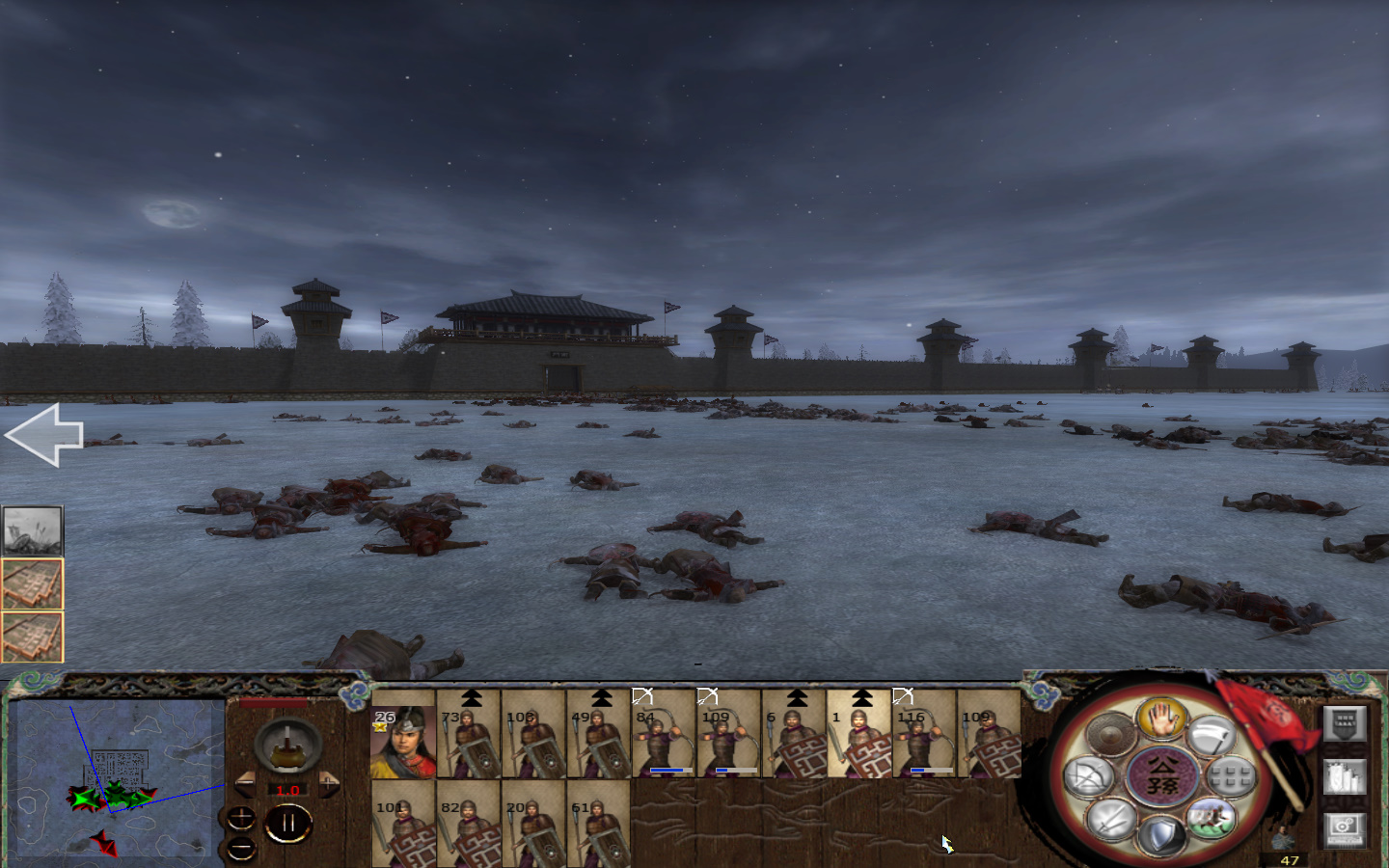The height and width of the screenshot is (868, 1389).
Task: Click the faction crest at the radial menu center
Action: coord(1163,774)
